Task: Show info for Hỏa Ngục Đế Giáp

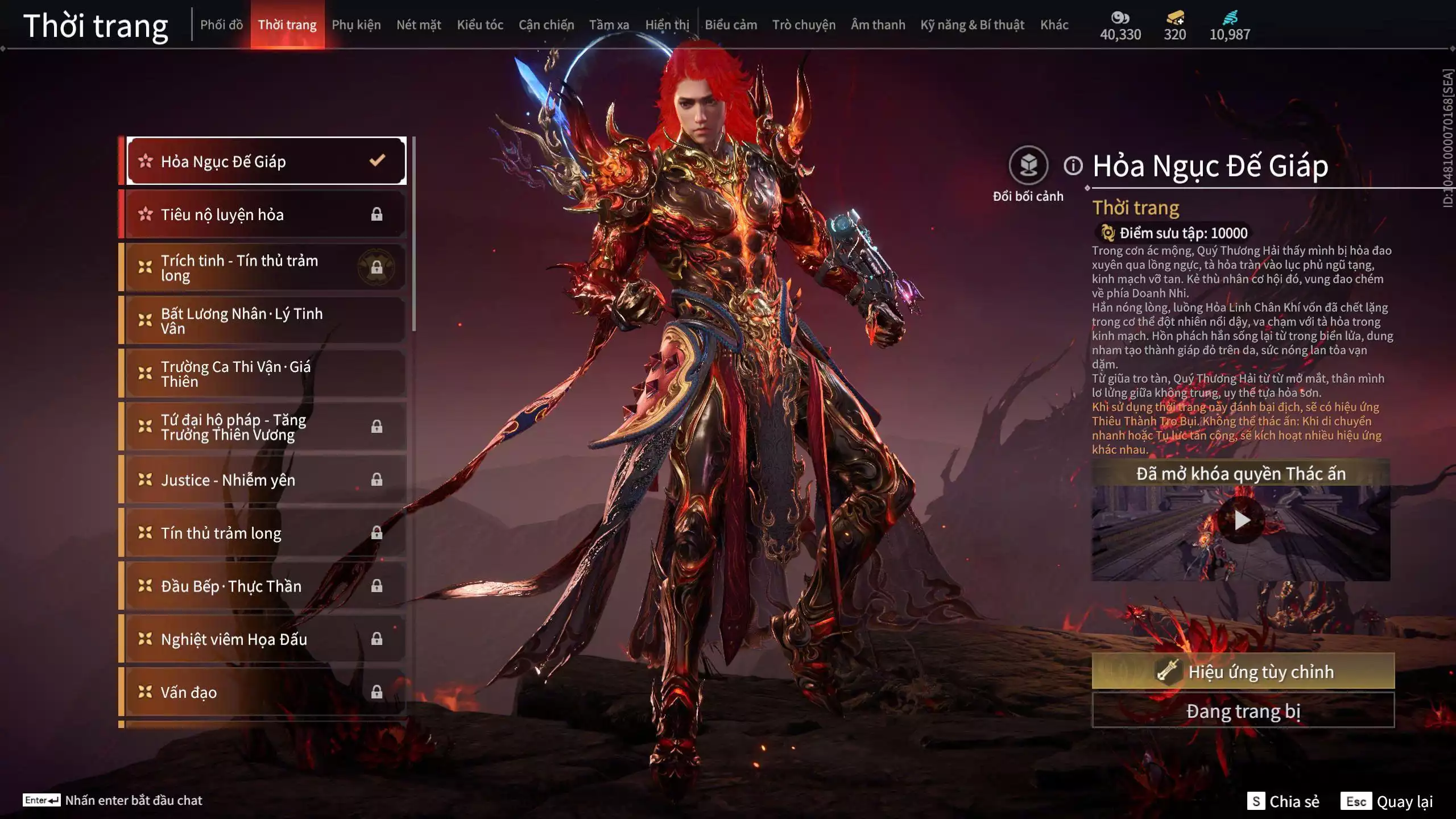Action: click(1073, 166)
